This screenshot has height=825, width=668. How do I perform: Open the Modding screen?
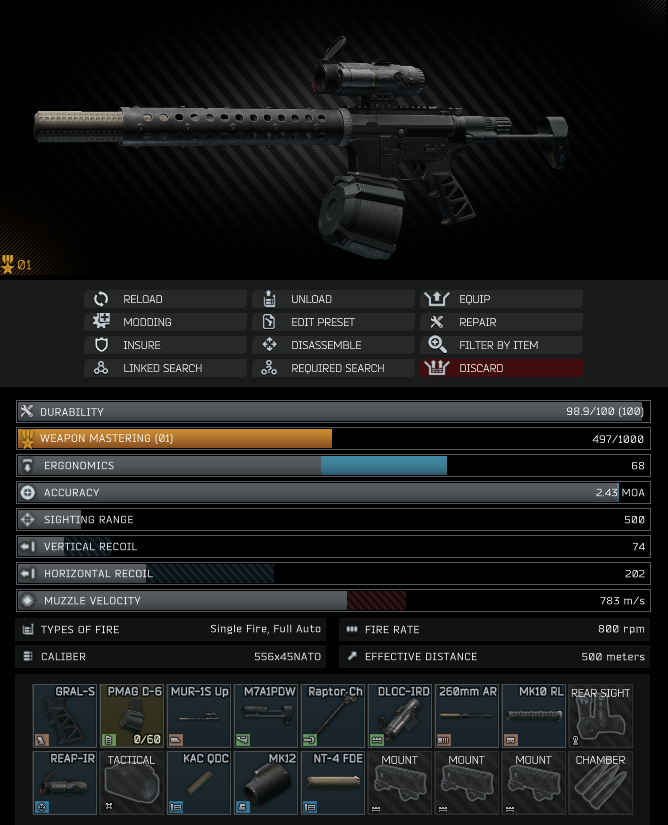point(165,322)
